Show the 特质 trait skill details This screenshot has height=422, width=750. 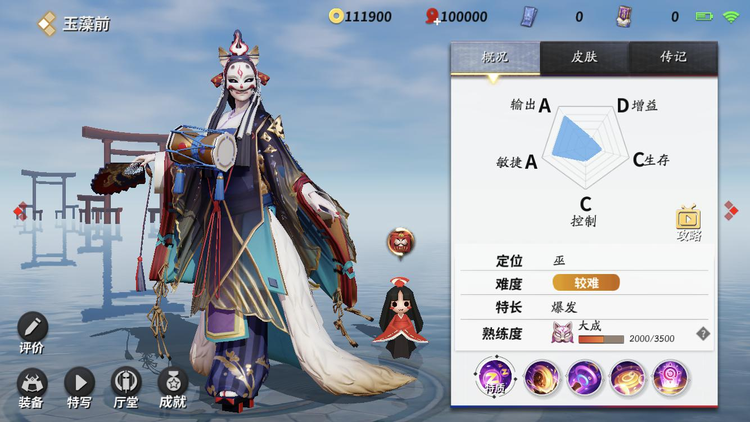coord(494,378)
